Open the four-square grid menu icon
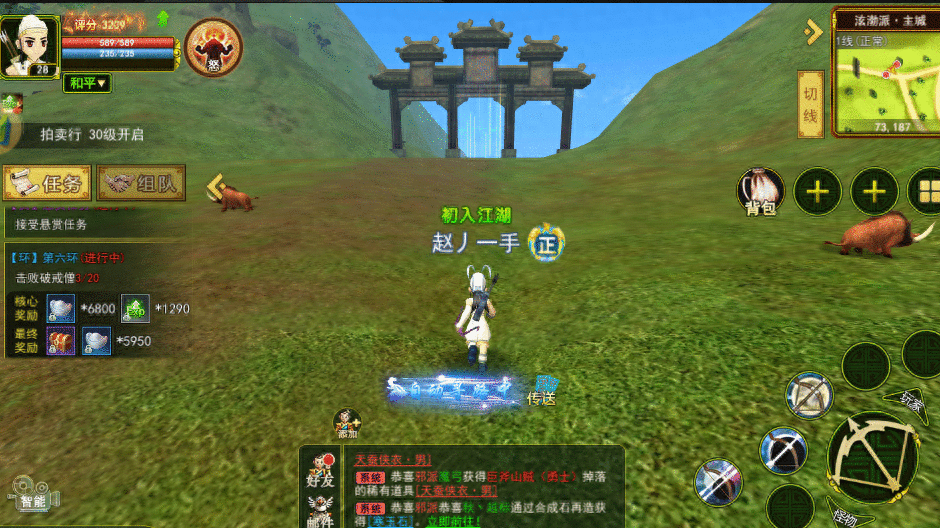The height and width of the screenshot is (528, 940). (925, 190)
